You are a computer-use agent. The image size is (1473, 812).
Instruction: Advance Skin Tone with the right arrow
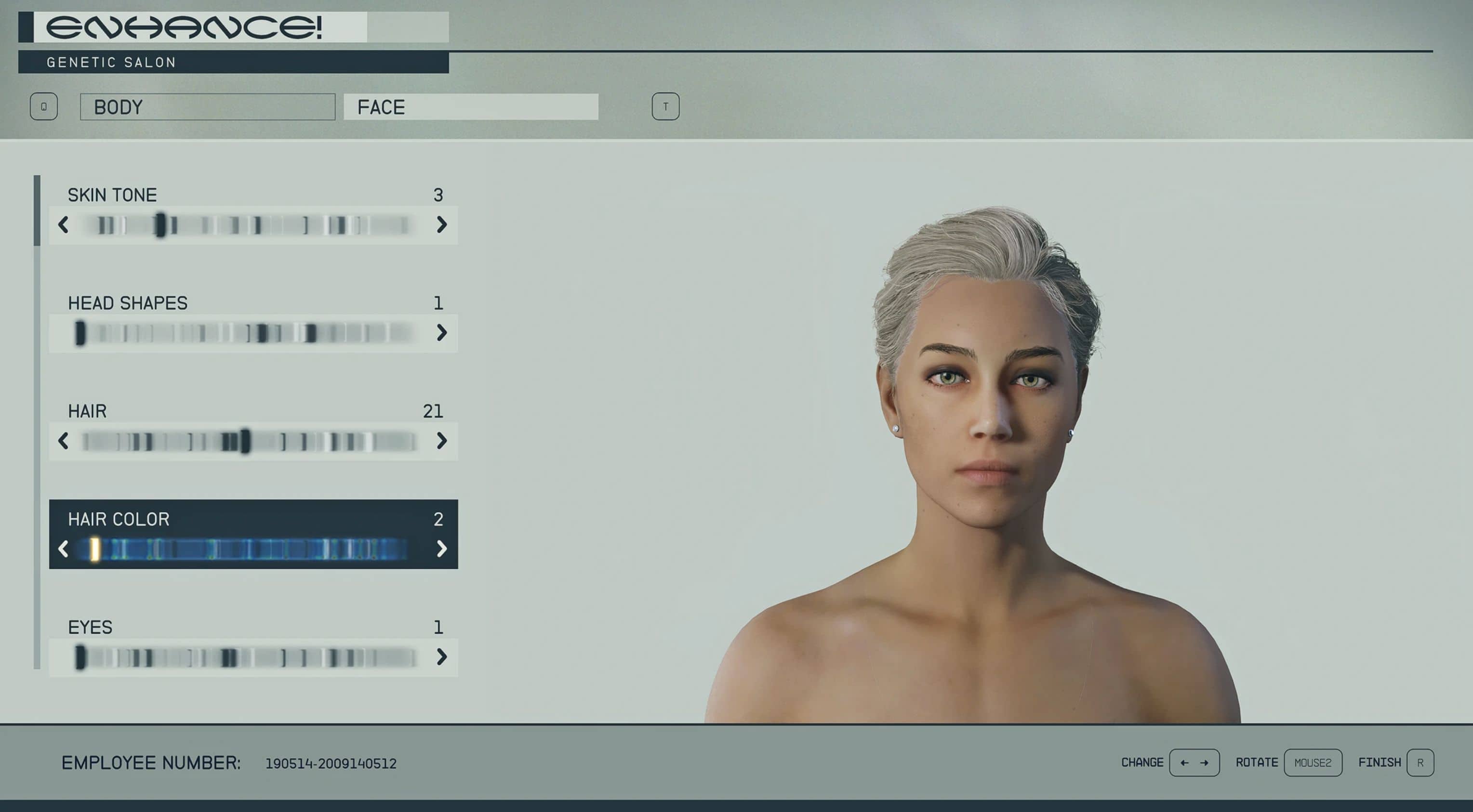441,224
